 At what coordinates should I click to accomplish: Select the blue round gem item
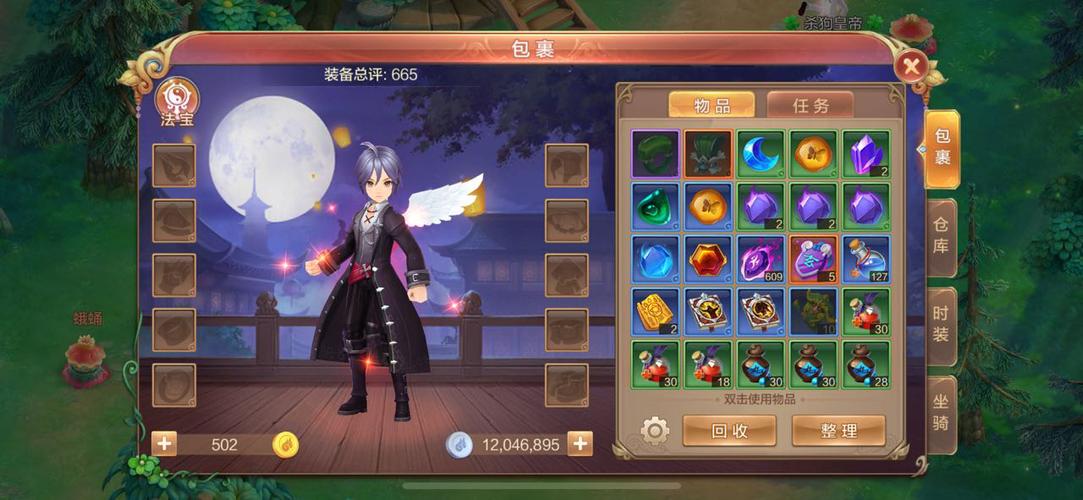[656, 260]
